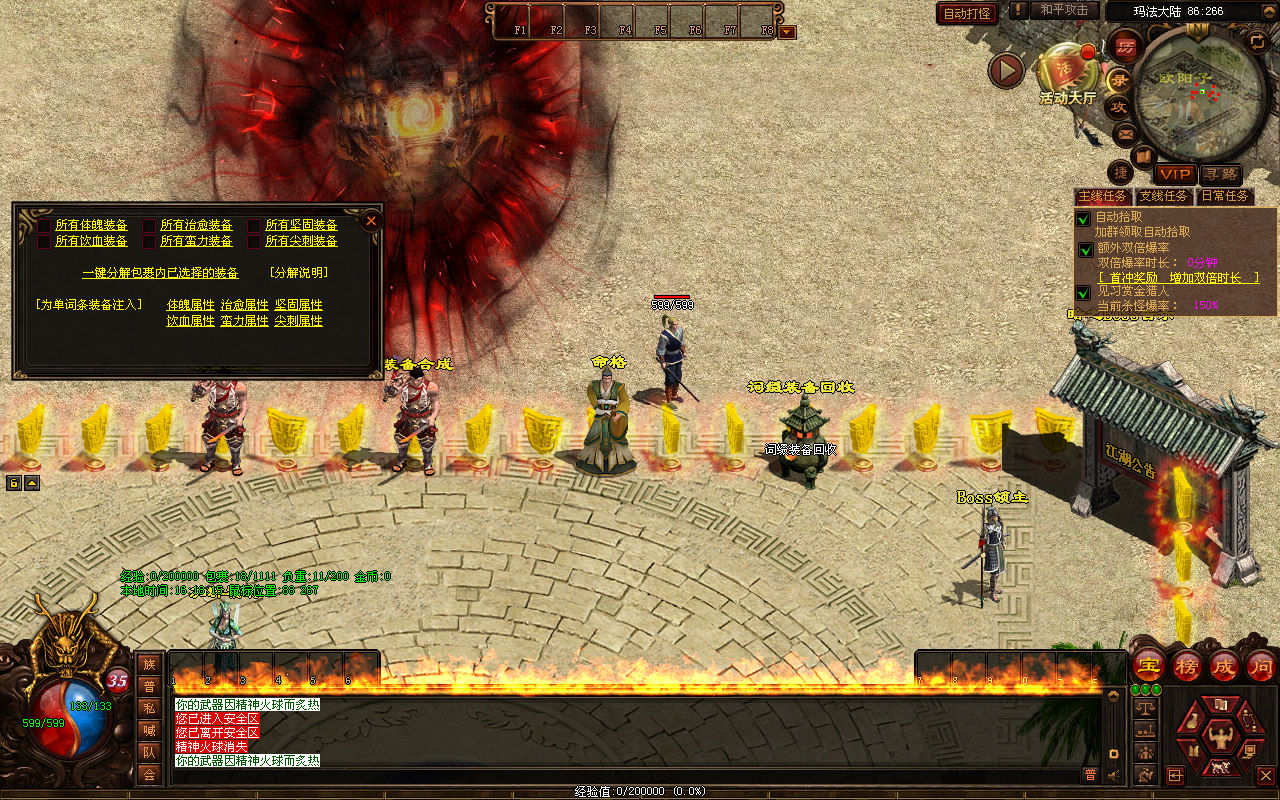Click the 一键分解包裹内已选择的装备 link

[x=160, y=273]
